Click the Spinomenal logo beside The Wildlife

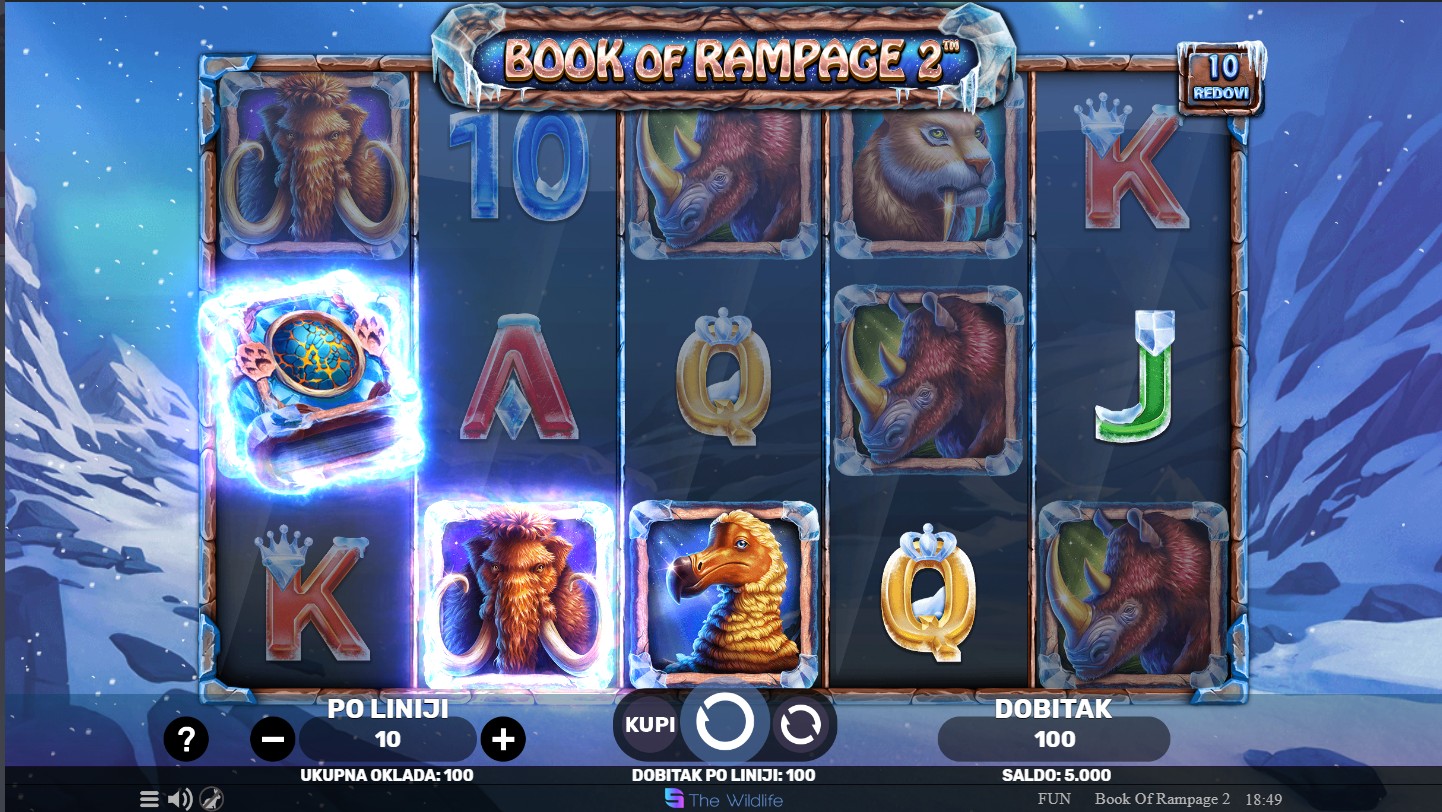(x=675, y=799)
